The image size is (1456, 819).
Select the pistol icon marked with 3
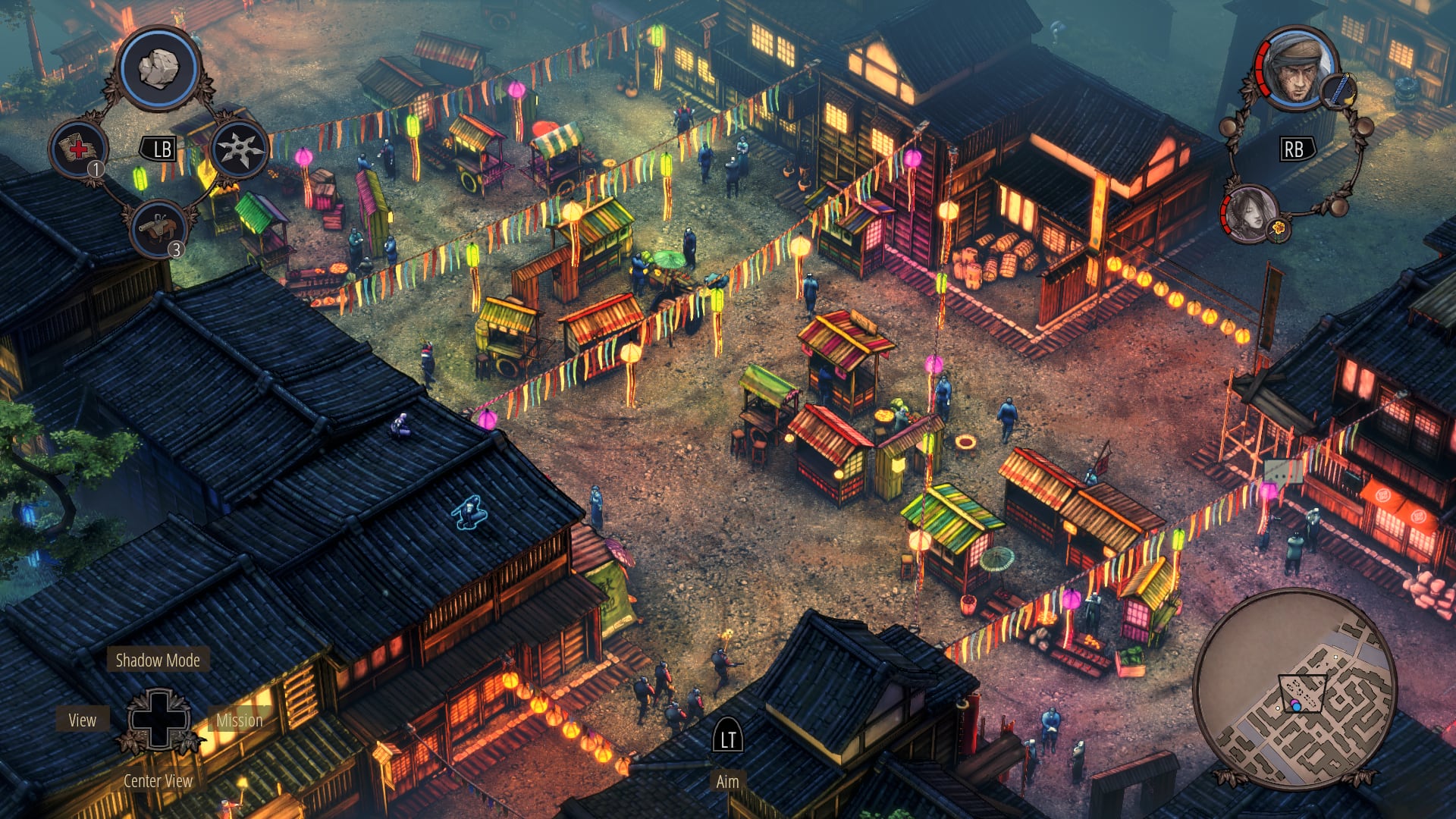[158, 226]
